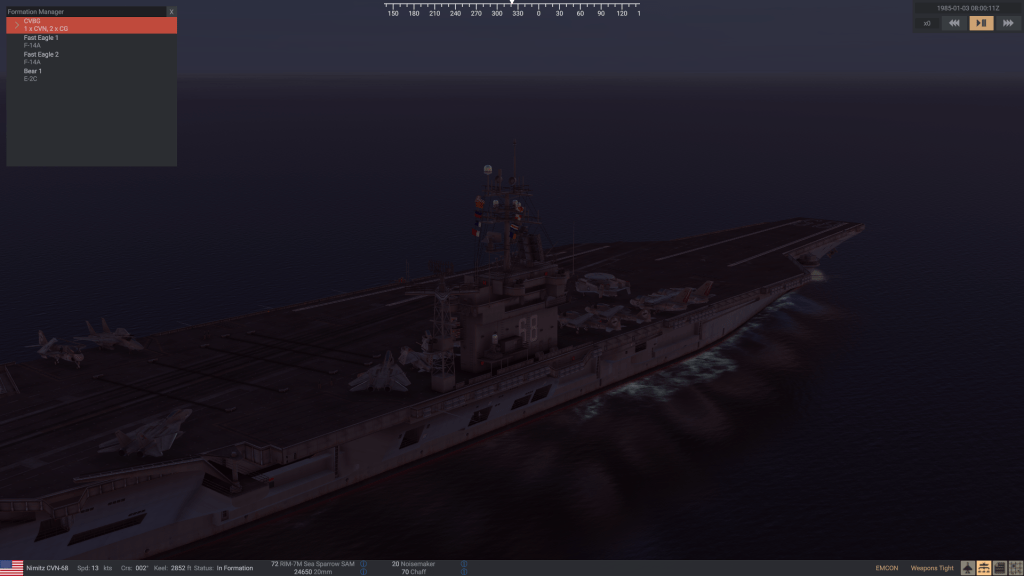Expand the CVBG group arrow
The image size is (1024, 576).
pyautogui.click(x=15, y=25)
